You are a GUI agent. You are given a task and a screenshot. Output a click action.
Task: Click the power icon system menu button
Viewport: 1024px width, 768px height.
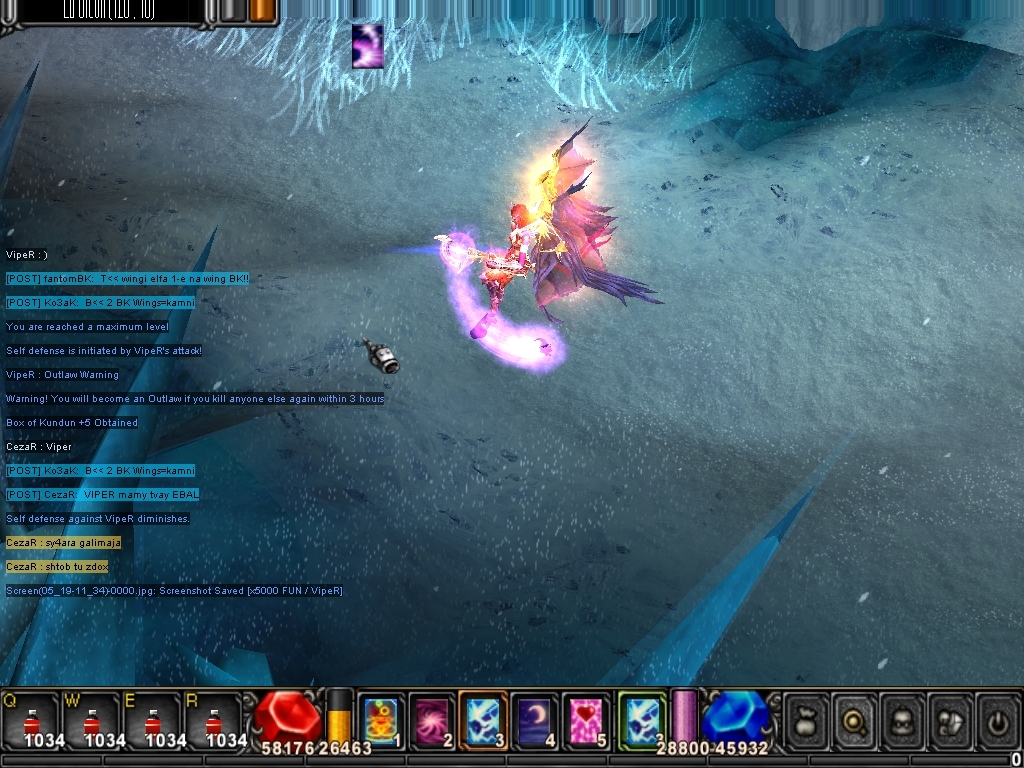[x=998, y=718]
